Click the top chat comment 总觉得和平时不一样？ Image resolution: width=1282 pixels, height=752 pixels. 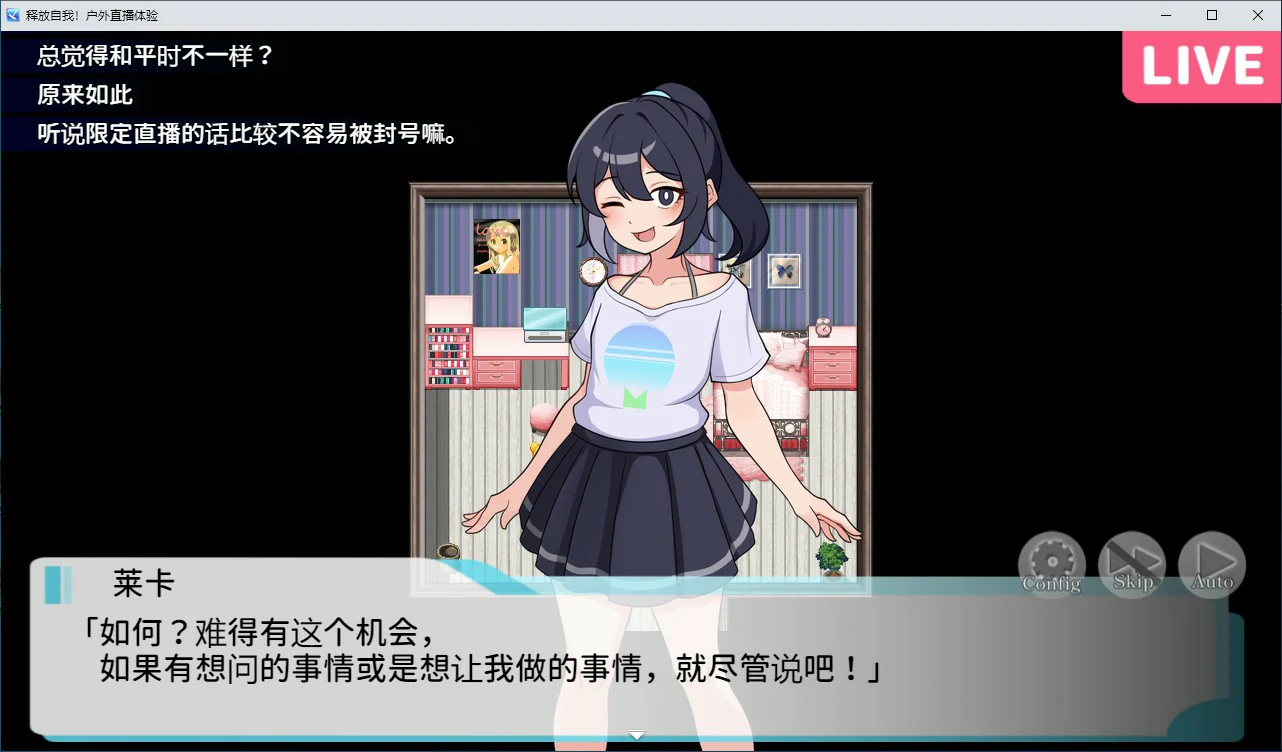coord(155,59)
